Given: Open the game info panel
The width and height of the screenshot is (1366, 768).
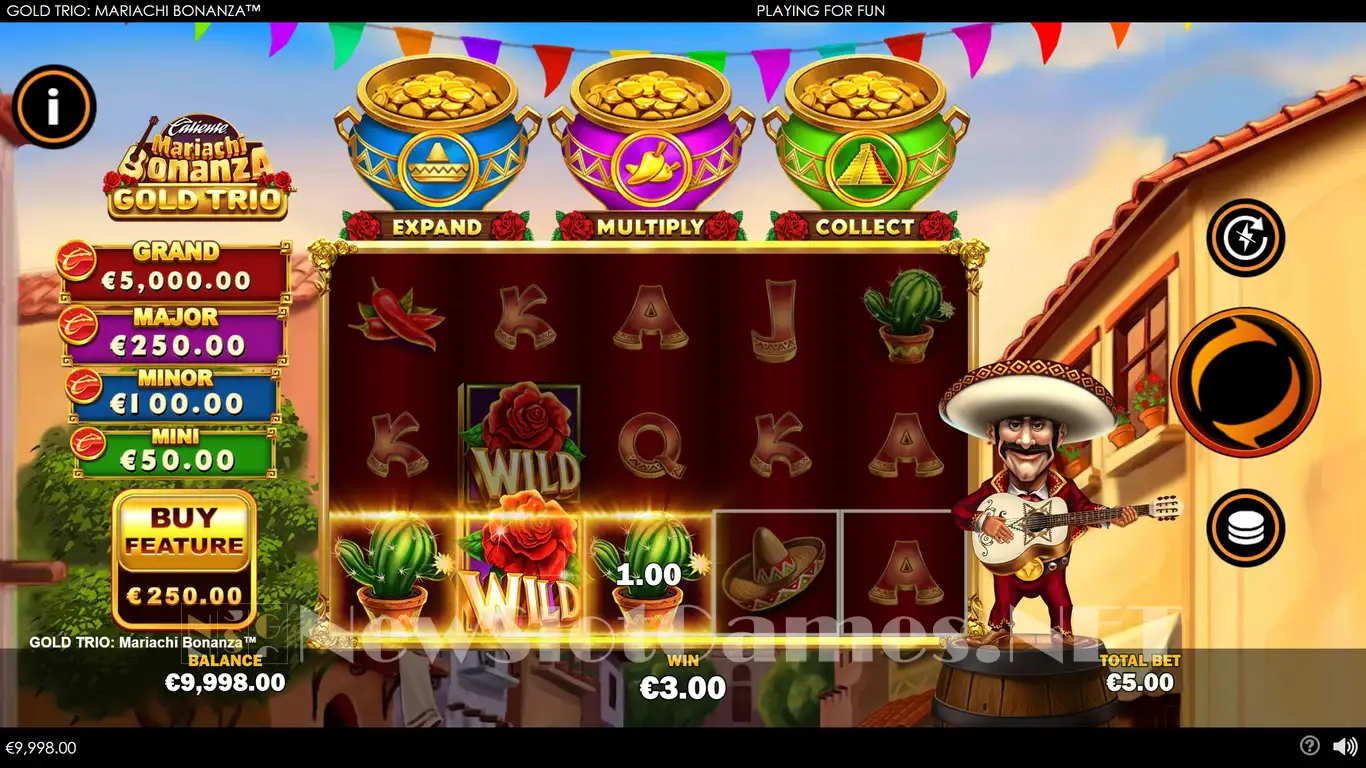Looking at the screenshot, I should (x=54, y=107).
